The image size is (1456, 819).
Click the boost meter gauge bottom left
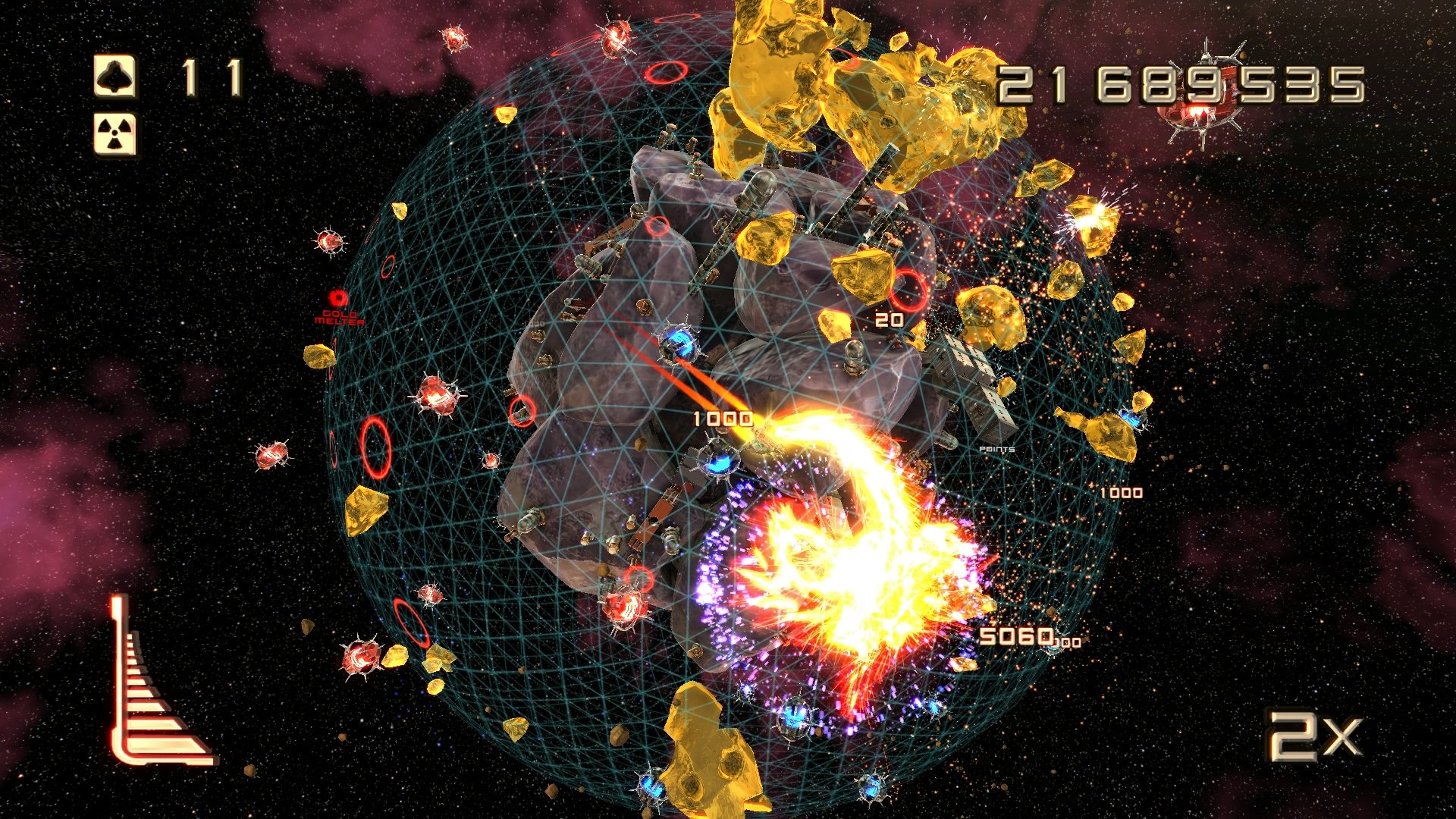pos(152,682)
